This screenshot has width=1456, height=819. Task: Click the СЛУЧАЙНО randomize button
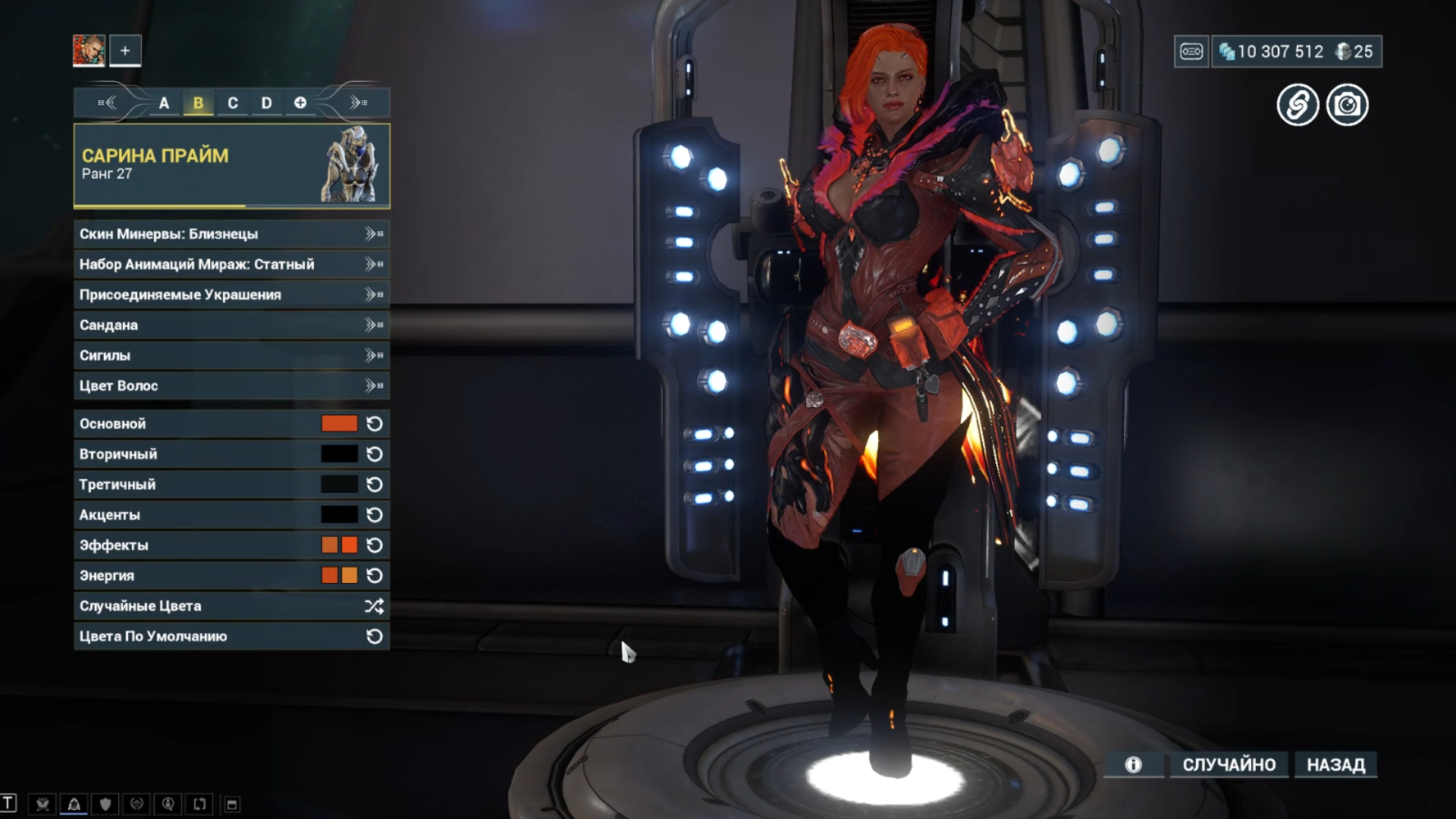tap(1228, 764)
